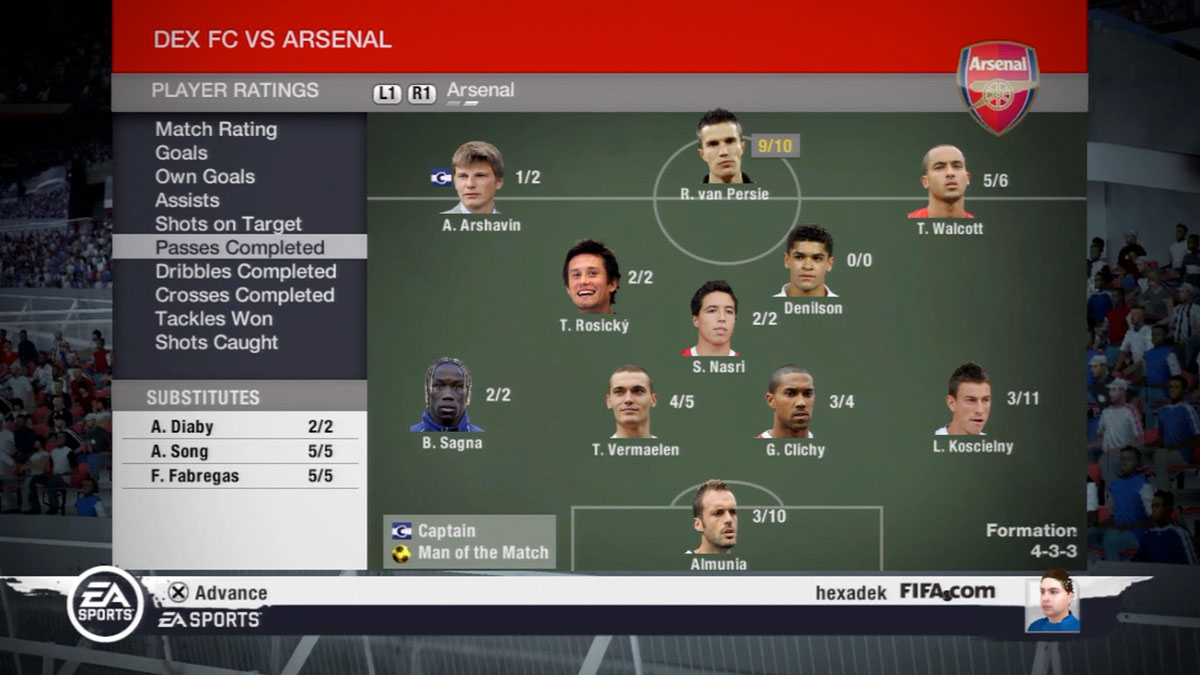
Task: Select goalkeeper Almunia's portrait
Action: [x=715, y=516]
